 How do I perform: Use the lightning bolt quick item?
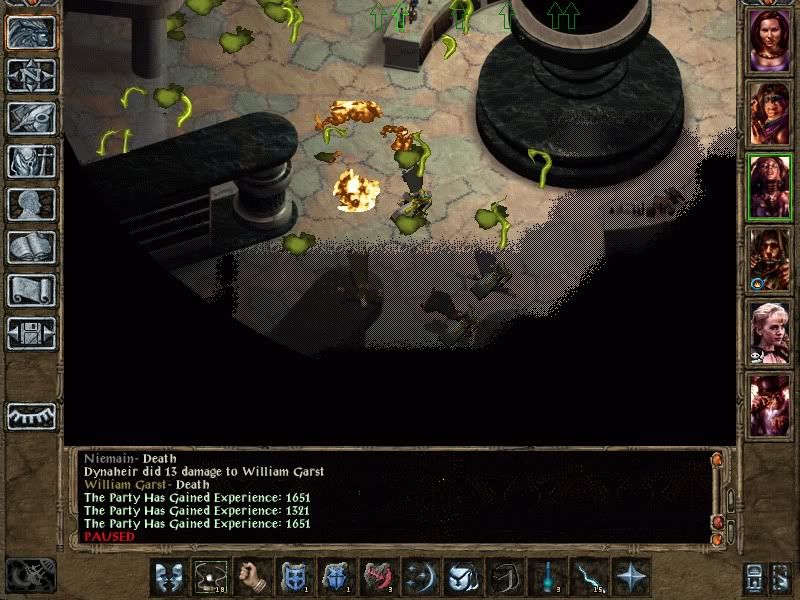pos(590,577)
